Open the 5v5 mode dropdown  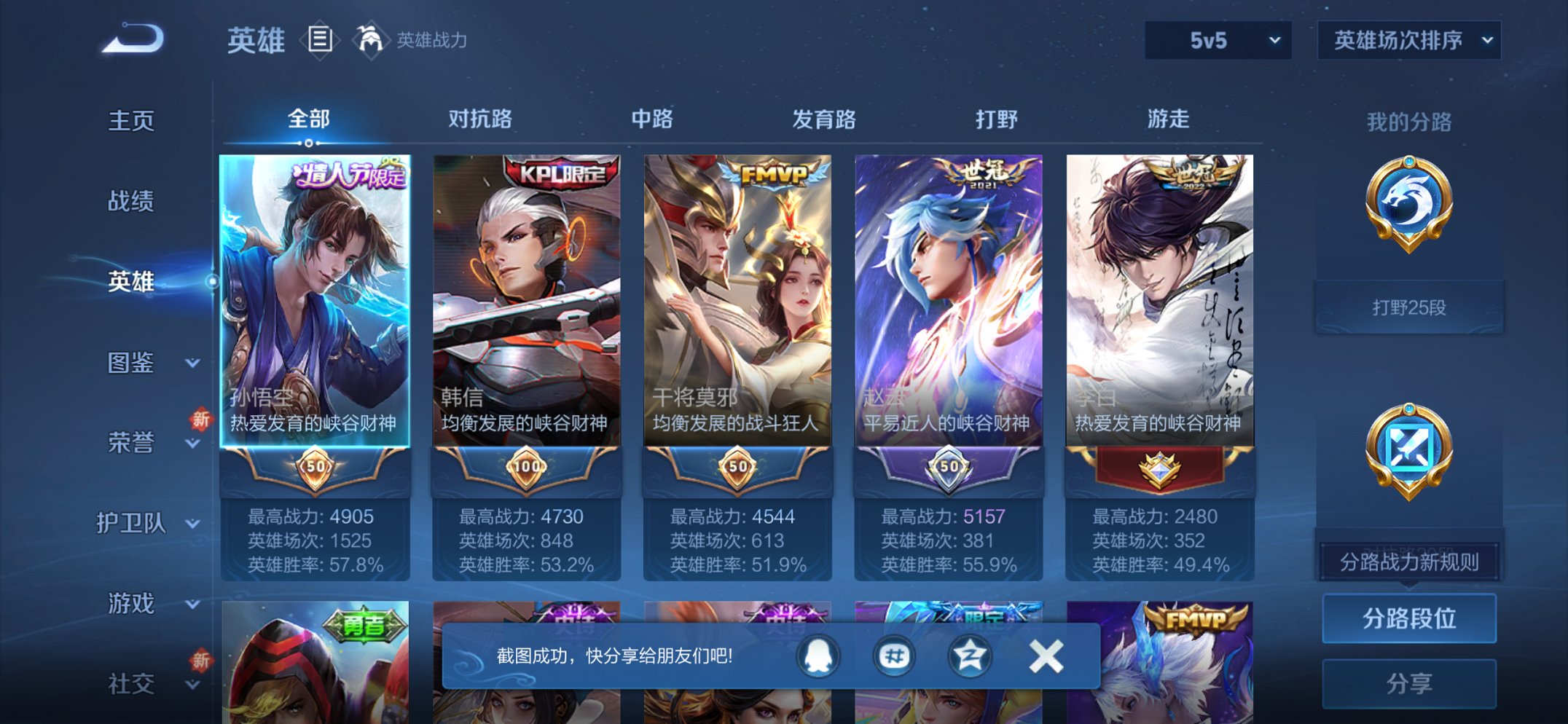point(1218,42)
